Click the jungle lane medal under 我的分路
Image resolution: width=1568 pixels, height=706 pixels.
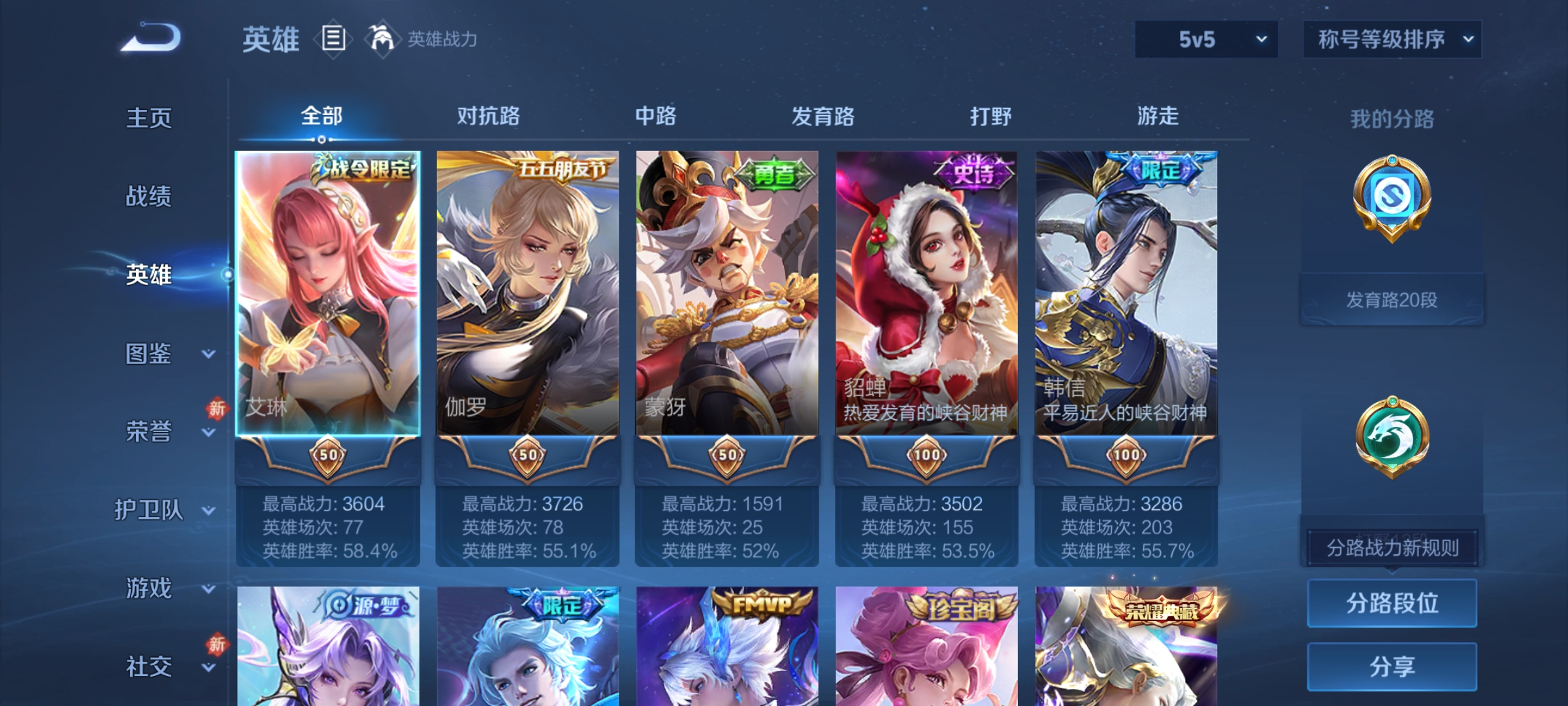[x=1392, y=435]
